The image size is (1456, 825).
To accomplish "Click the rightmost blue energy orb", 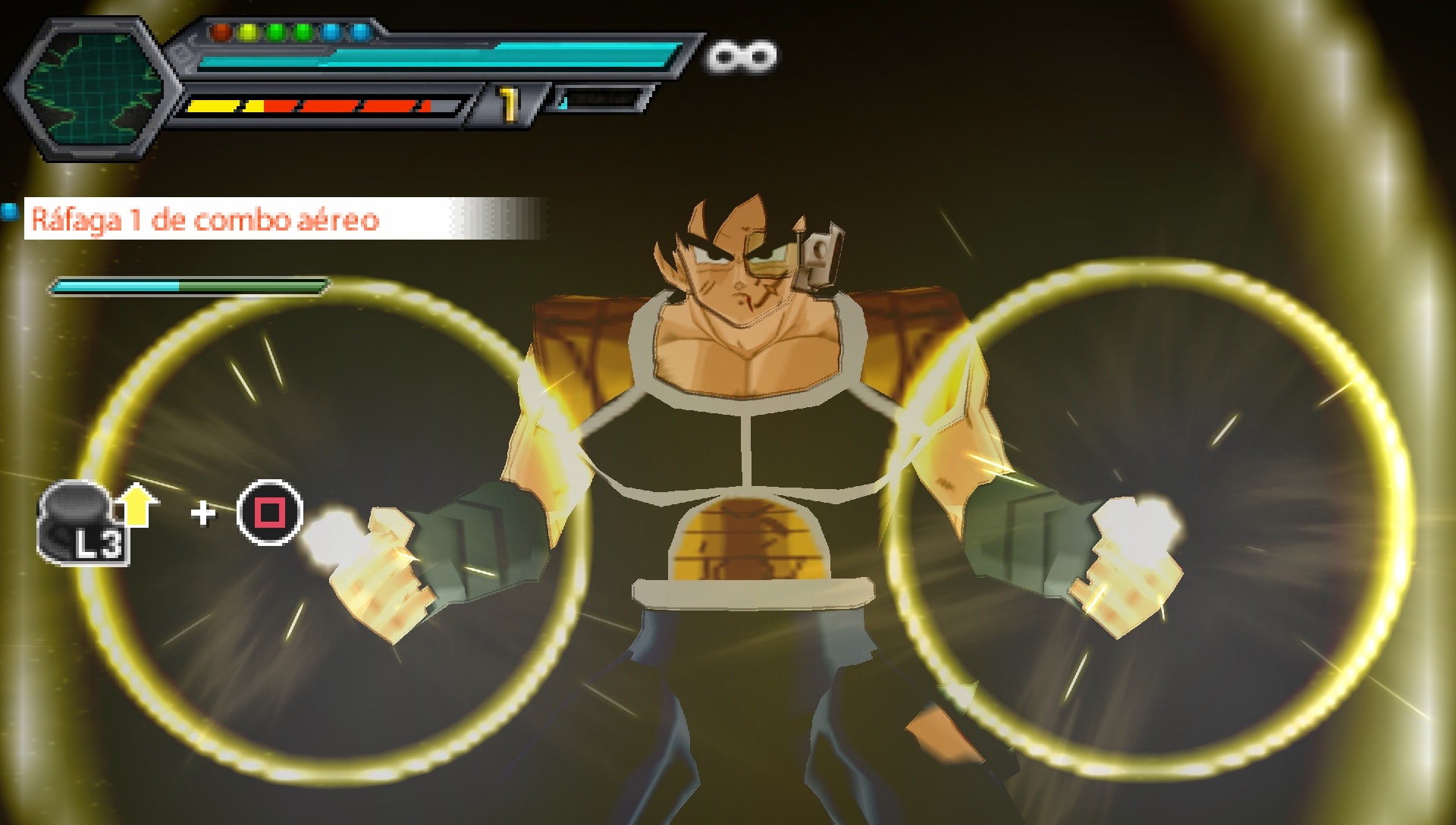I will [361, 32].
